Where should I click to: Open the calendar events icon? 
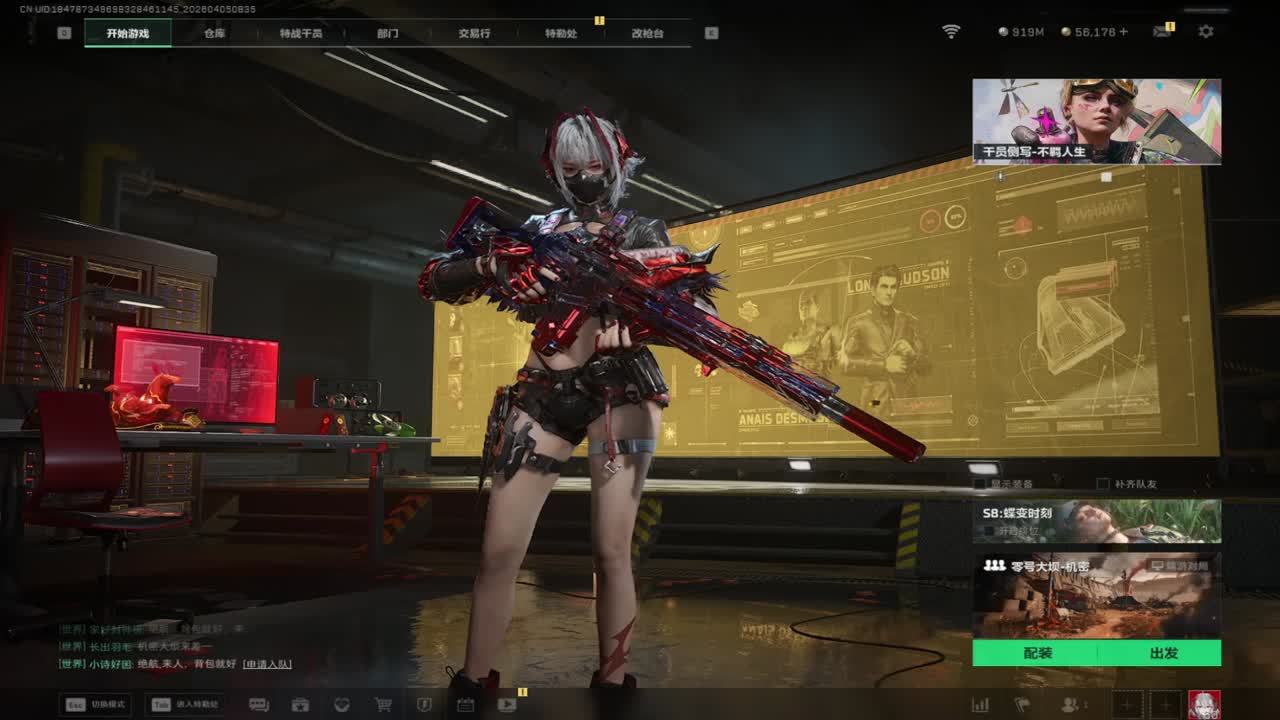[465, 704]
